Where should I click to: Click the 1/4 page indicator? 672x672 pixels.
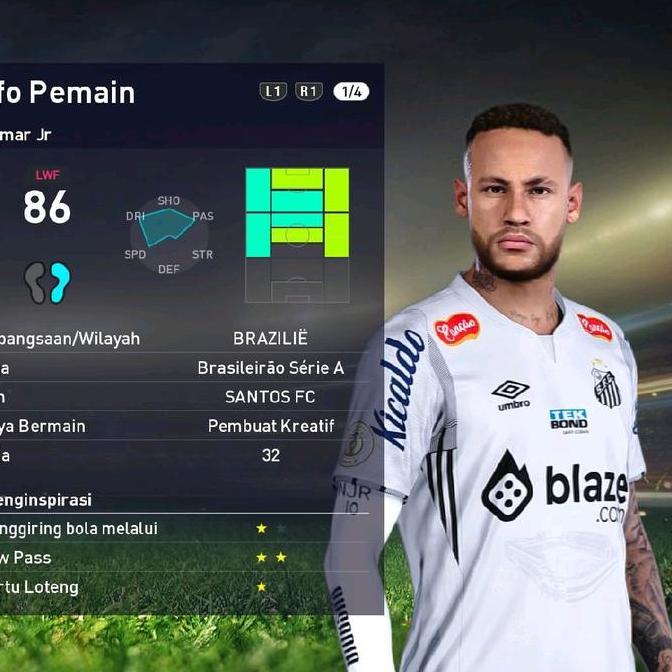point(351,92)
